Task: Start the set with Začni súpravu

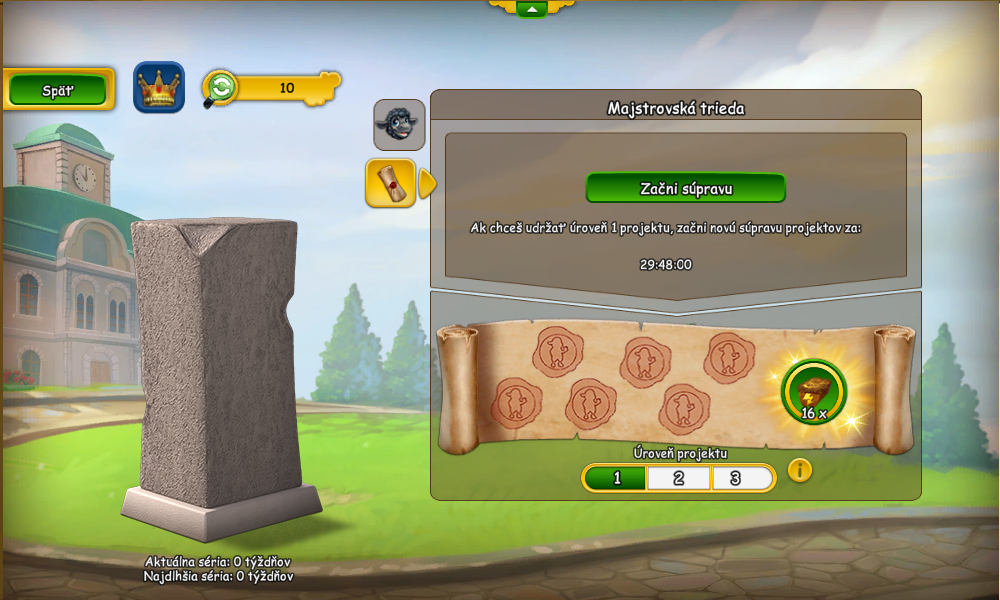Action: click(x=685, y=188)
